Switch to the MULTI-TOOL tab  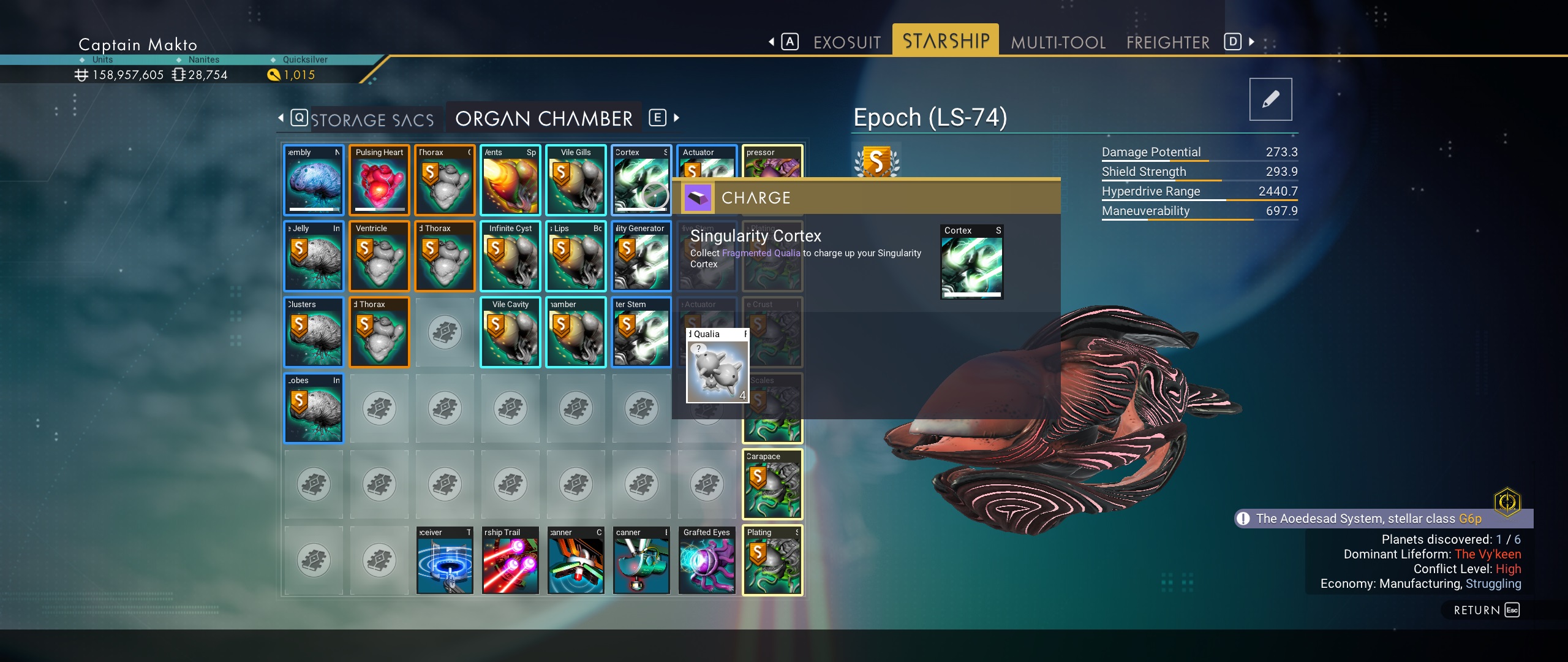coord(1058,42)
